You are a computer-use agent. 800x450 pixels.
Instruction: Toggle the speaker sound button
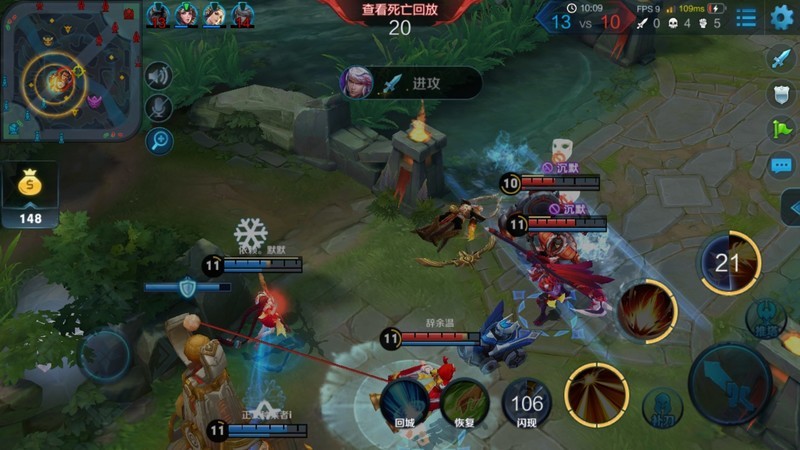click(x=158, y=76)
